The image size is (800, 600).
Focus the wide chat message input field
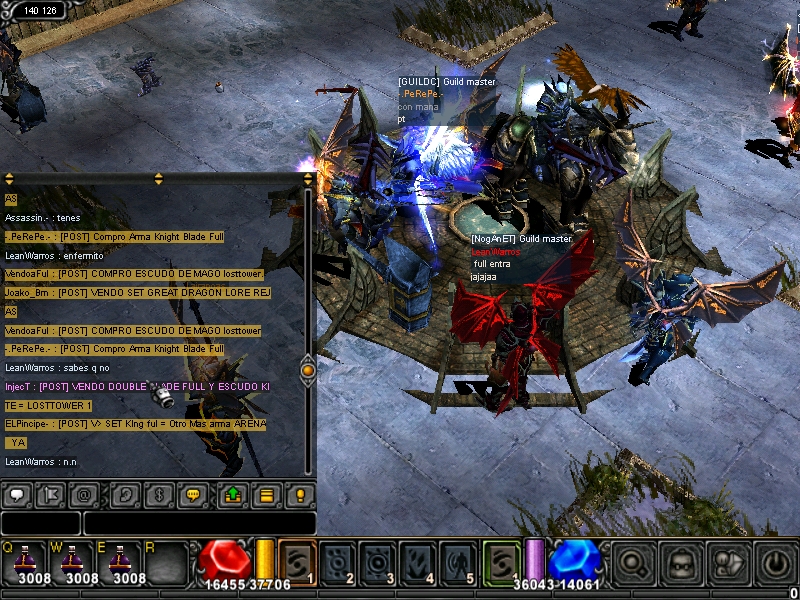pyautogui.click(x=199, y=523)
